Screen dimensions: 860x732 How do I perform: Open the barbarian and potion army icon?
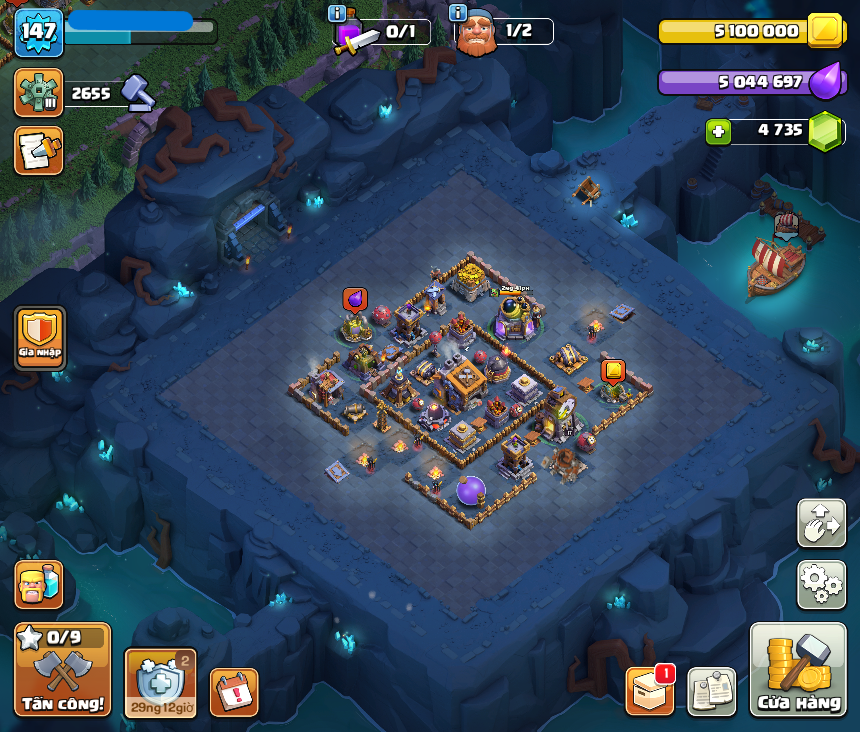click(x=39, y=584)
